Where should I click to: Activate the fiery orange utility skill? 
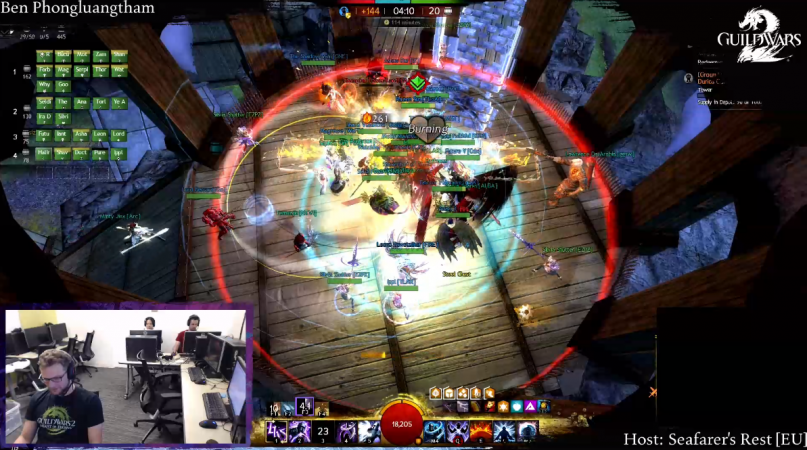pyautogui.click(x=480, y=431)
